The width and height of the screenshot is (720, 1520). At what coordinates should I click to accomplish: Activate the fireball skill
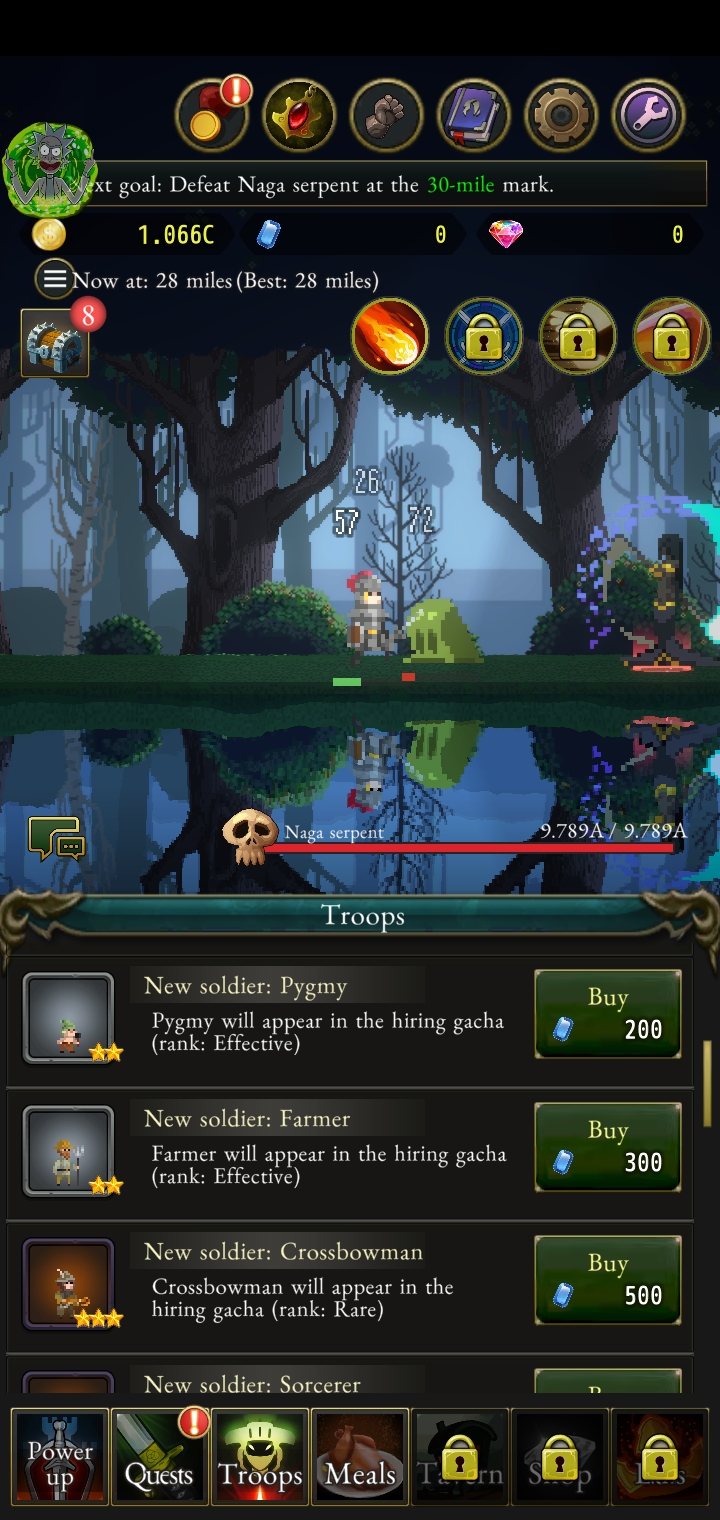(390, 337)
